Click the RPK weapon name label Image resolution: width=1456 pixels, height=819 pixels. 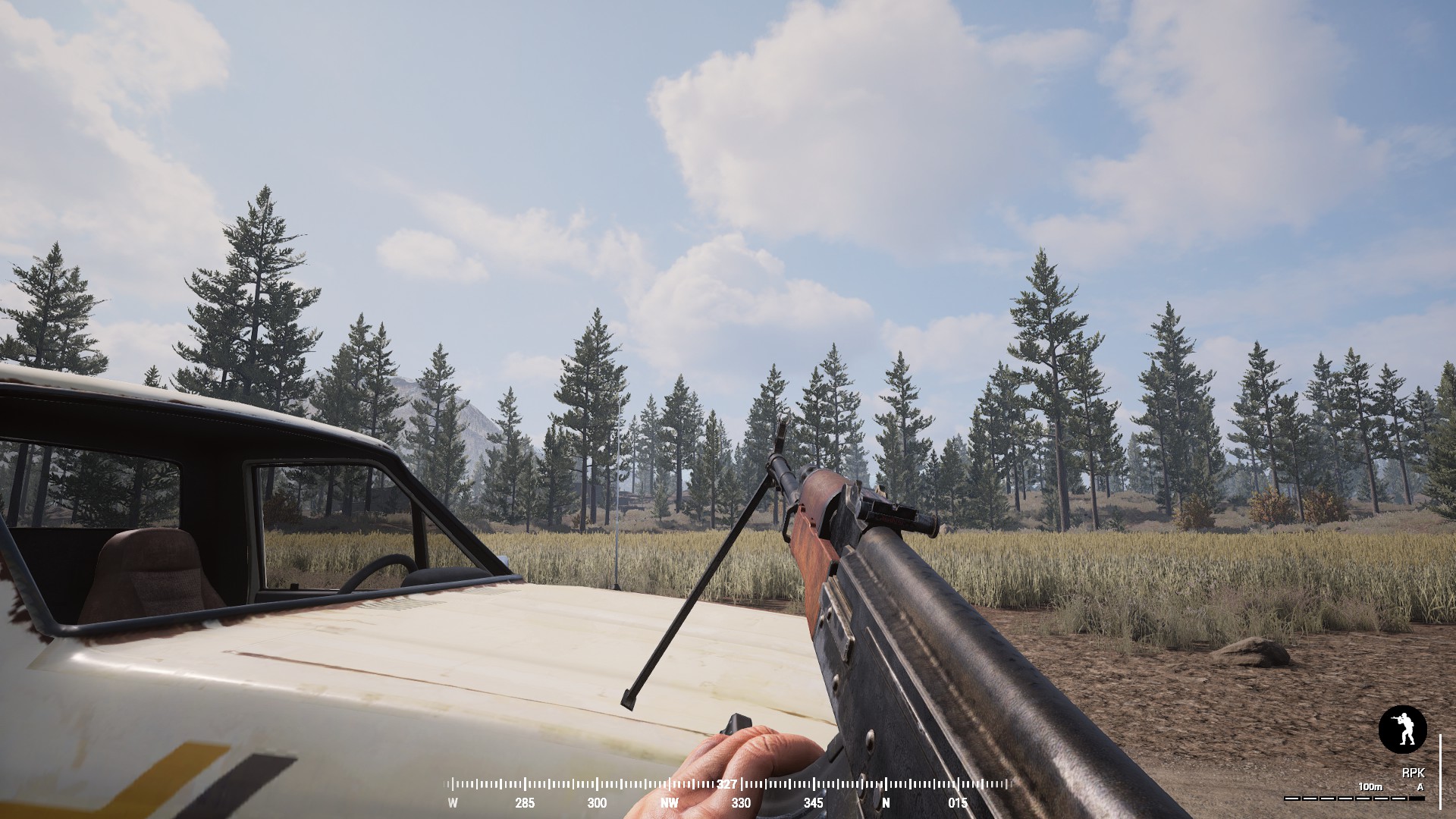[x=1415, y=773]
